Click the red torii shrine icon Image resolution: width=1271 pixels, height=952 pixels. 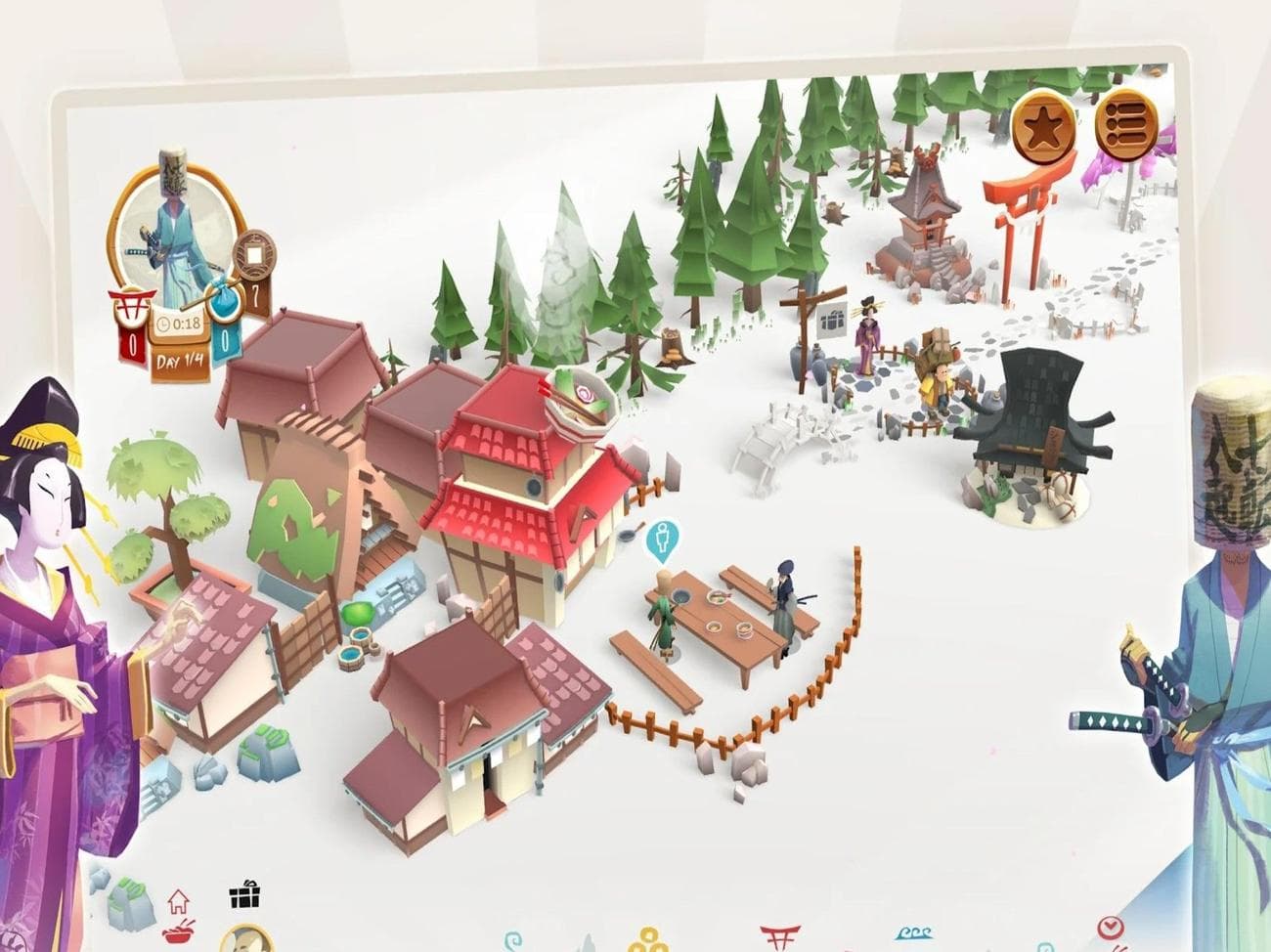[x=780, y=935]
